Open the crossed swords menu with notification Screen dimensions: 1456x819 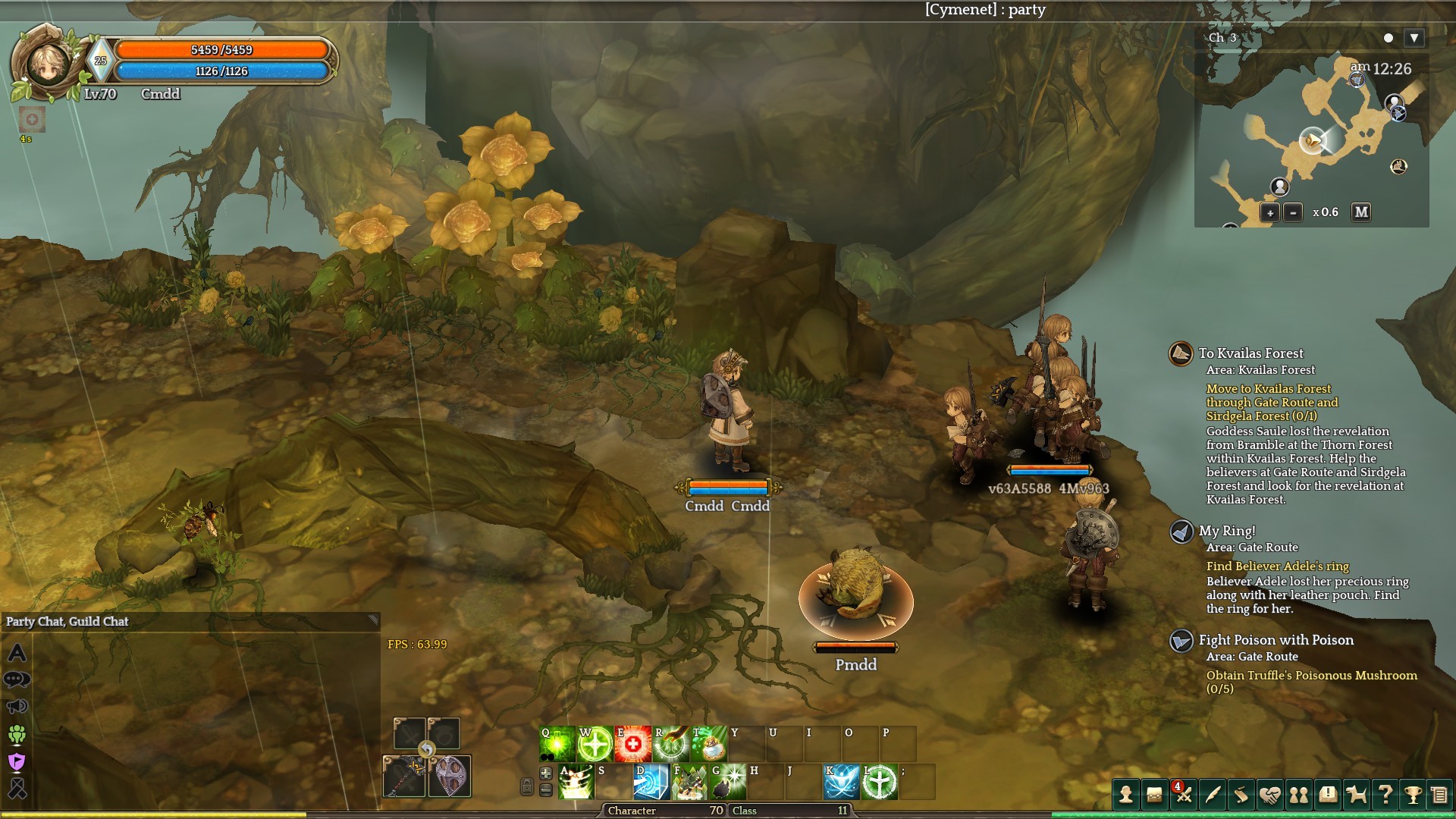point(1183,795)
